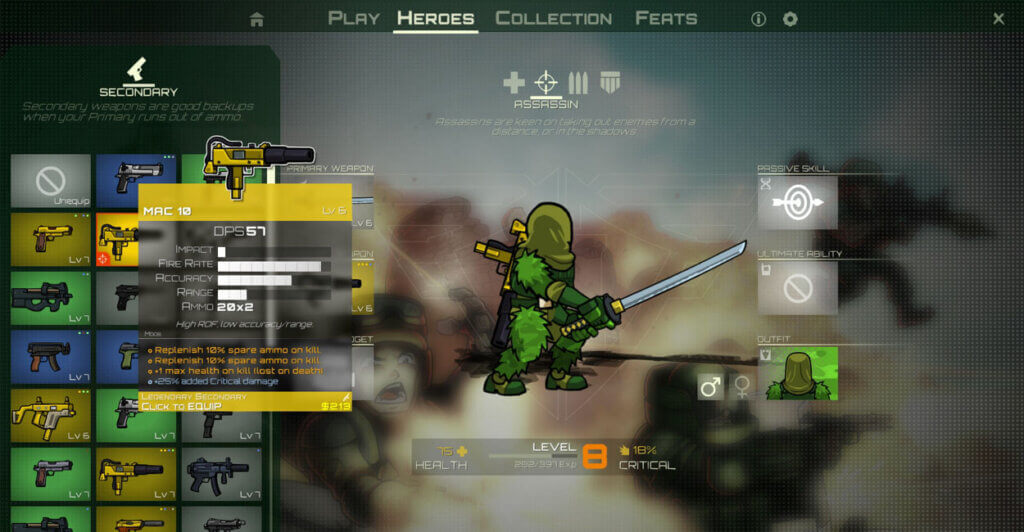Switch hero to male gender

click(710, 386)
